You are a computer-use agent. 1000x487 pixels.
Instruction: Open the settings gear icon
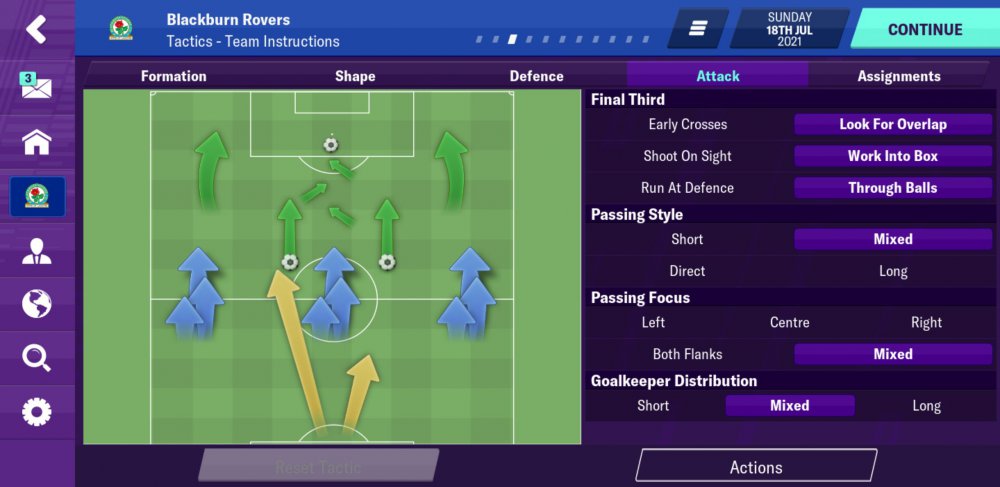[x=37, y=411]
